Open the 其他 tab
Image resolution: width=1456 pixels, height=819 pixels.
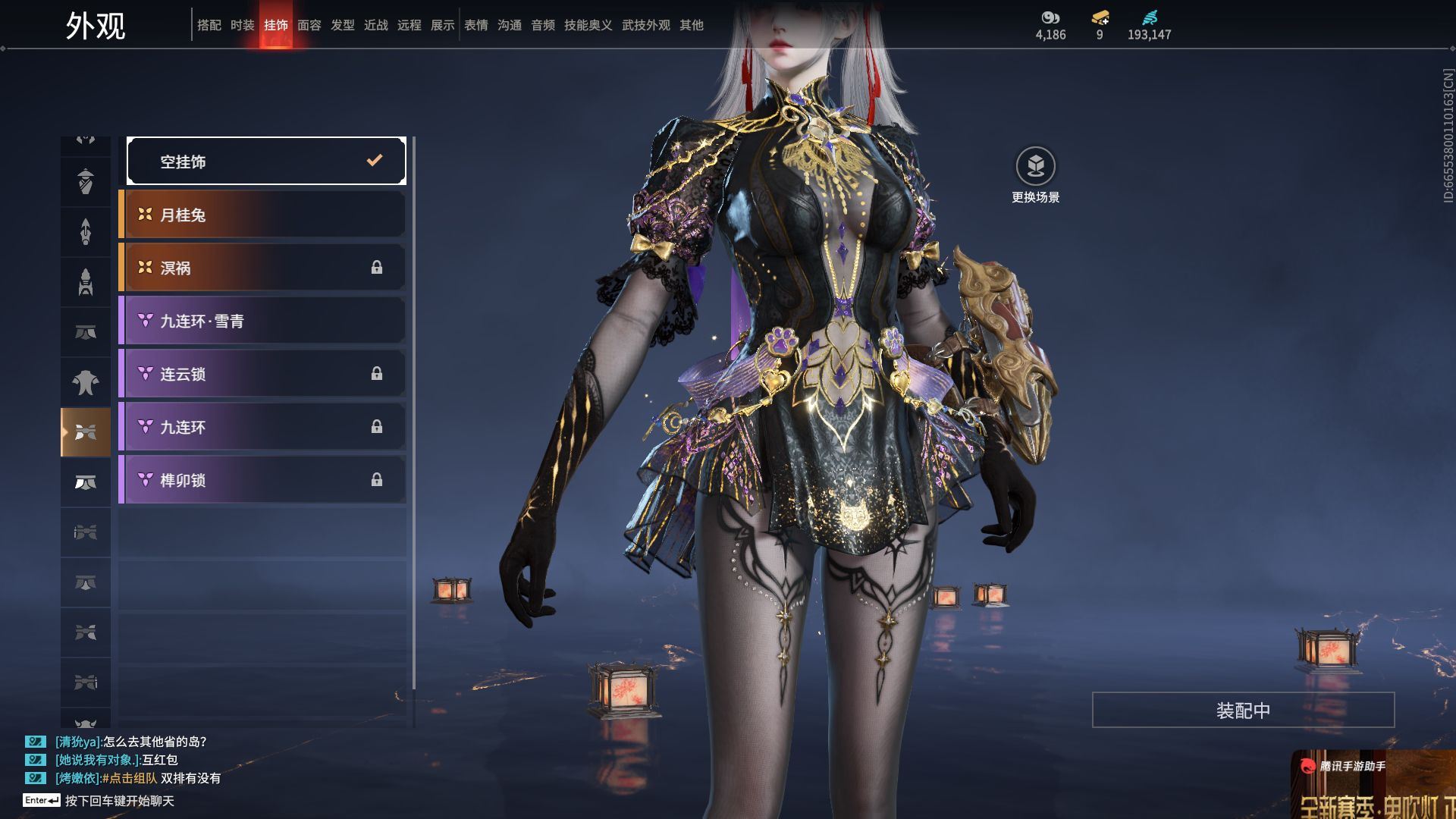click(691, 25)
